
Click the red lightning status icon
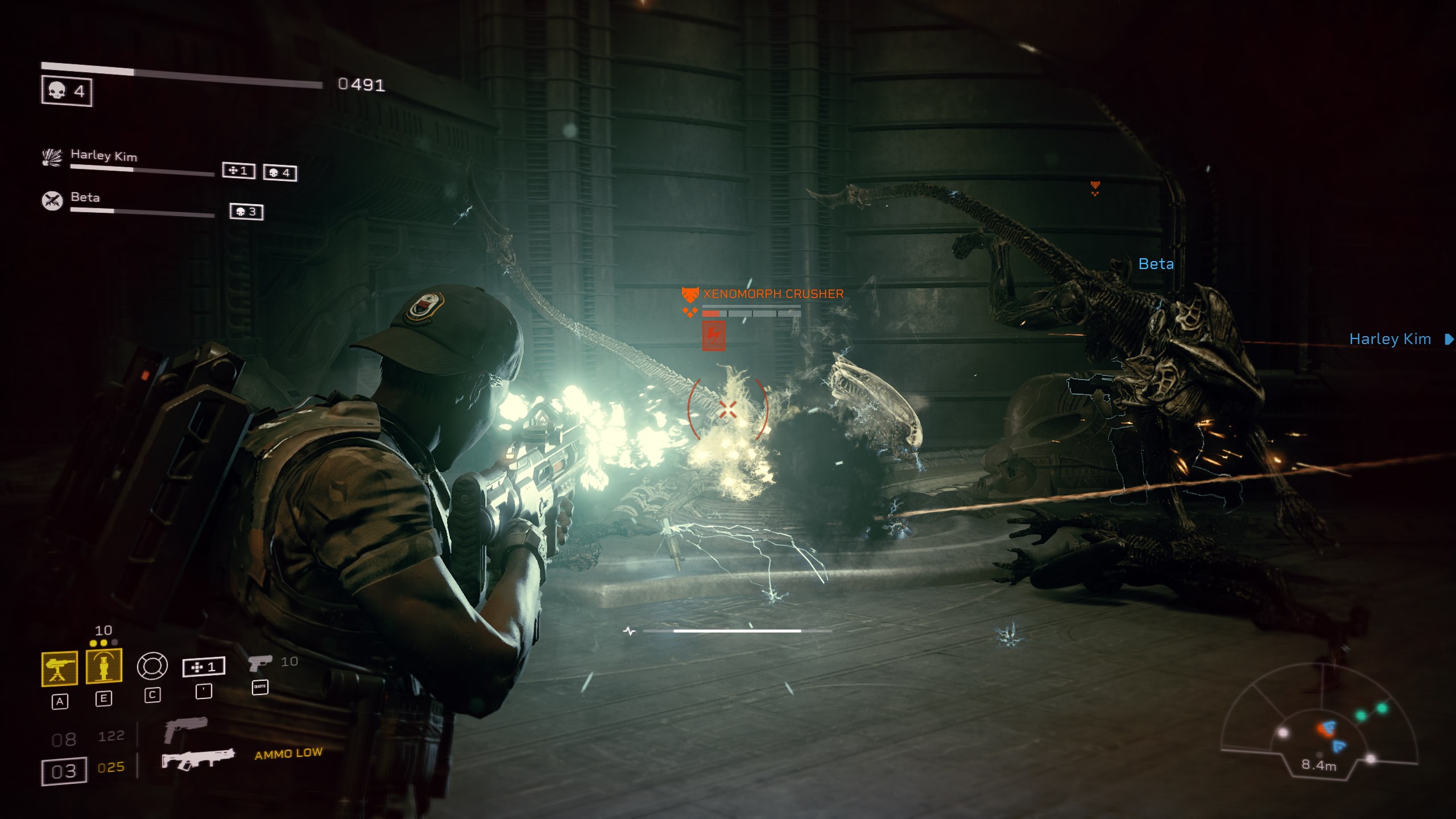click(713, 336)
